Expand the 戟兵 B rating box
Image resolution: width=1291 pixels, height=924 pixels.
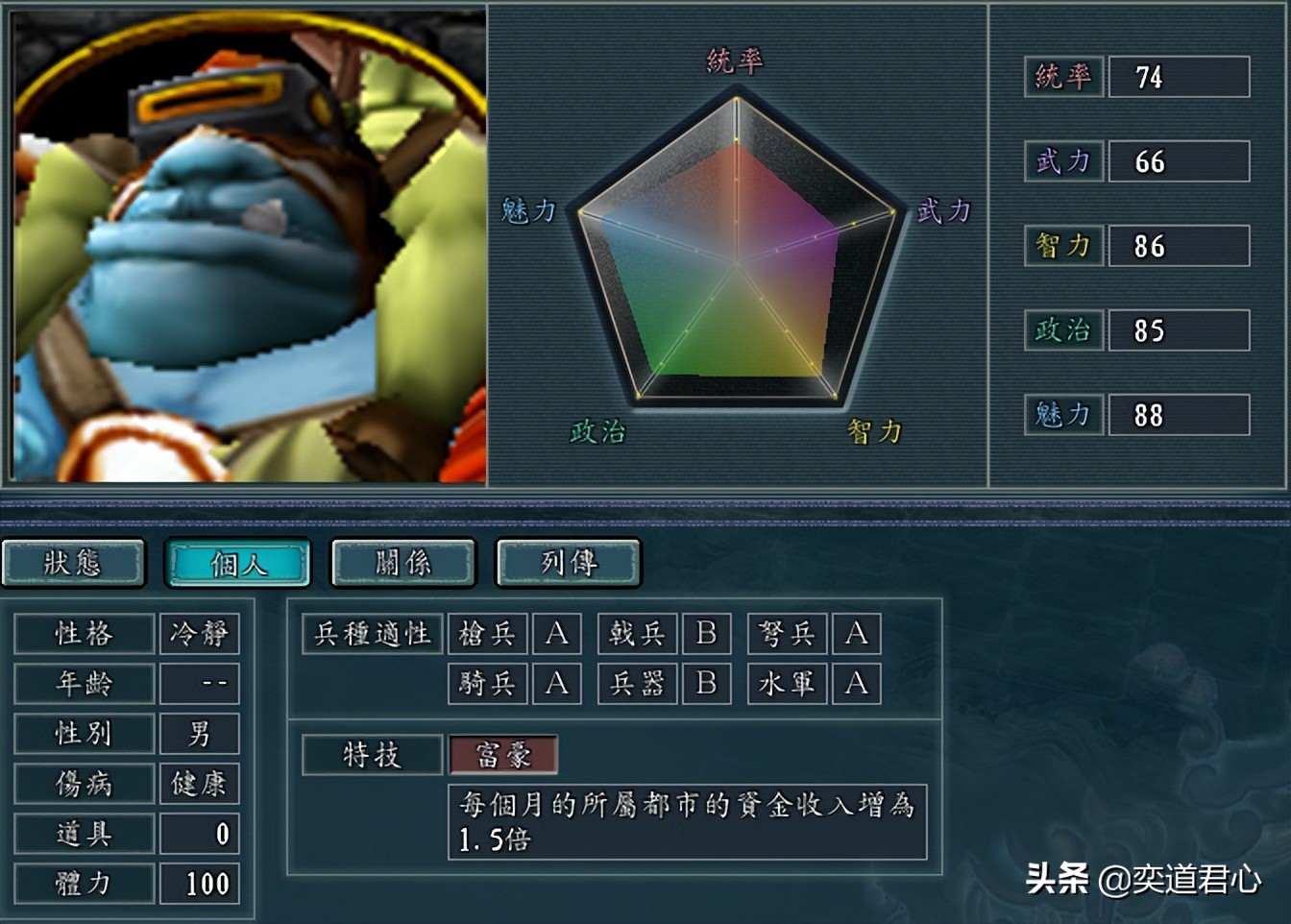click(x=707, y=634)
